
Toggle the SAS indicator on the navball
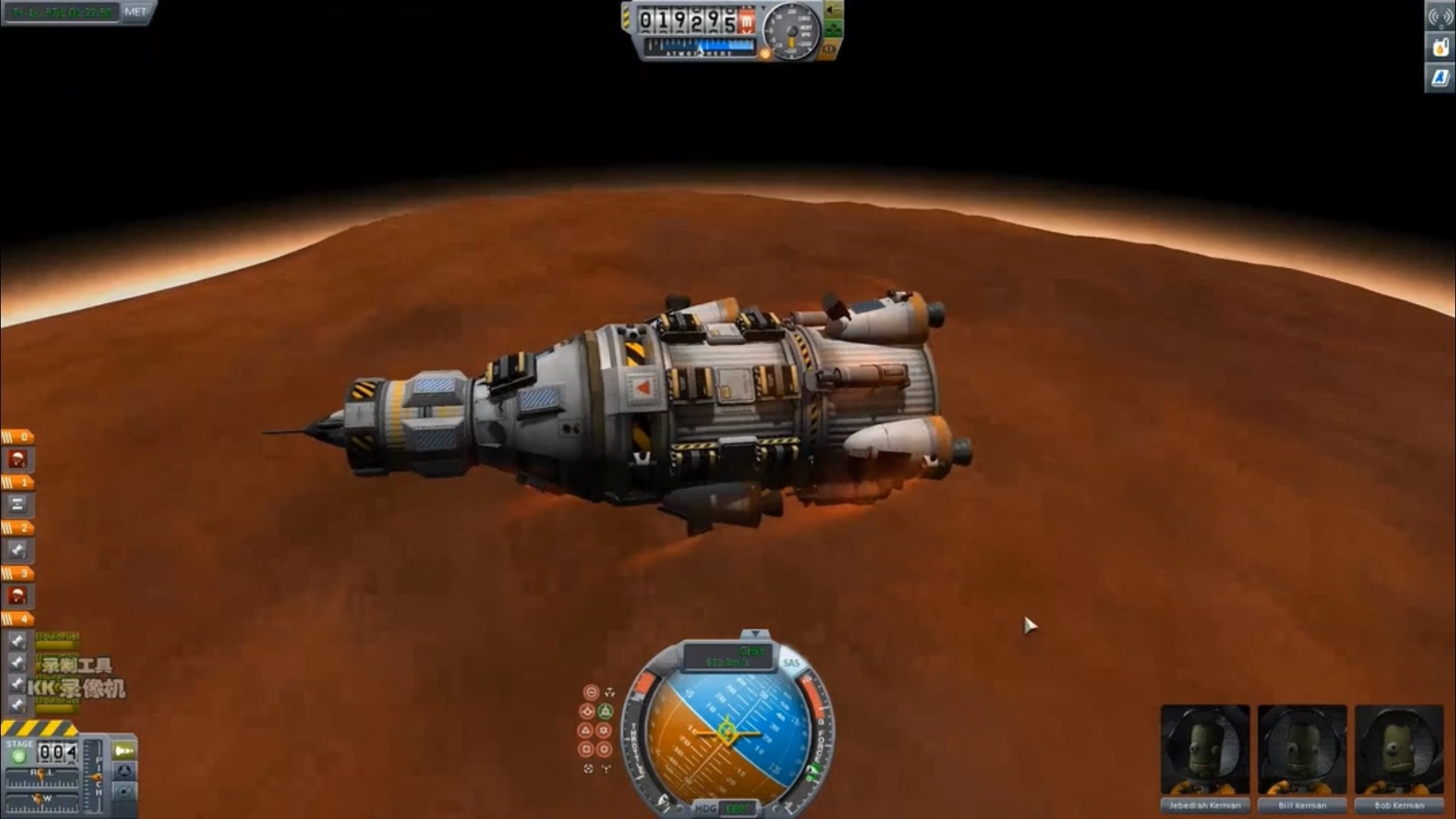[791, 663]
